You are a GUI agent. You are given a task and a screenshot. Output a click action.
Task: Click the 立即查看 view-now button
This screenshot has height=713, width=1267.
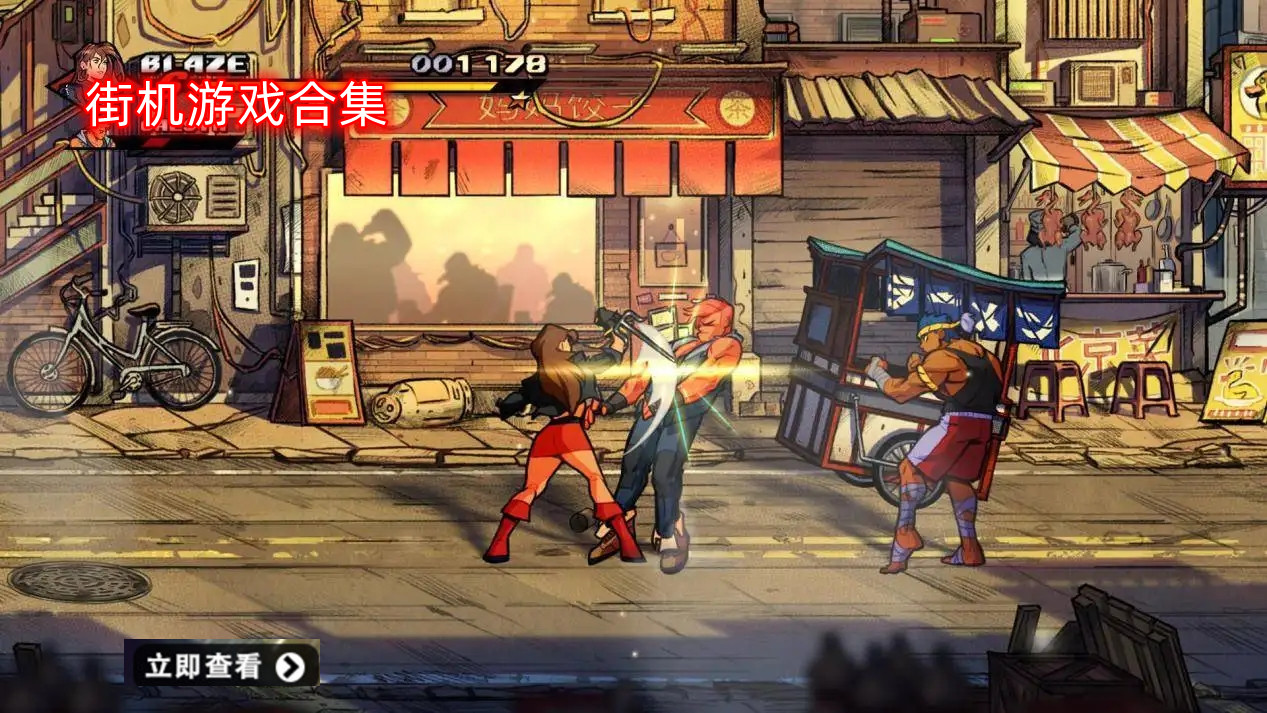(x=222, y=666)
